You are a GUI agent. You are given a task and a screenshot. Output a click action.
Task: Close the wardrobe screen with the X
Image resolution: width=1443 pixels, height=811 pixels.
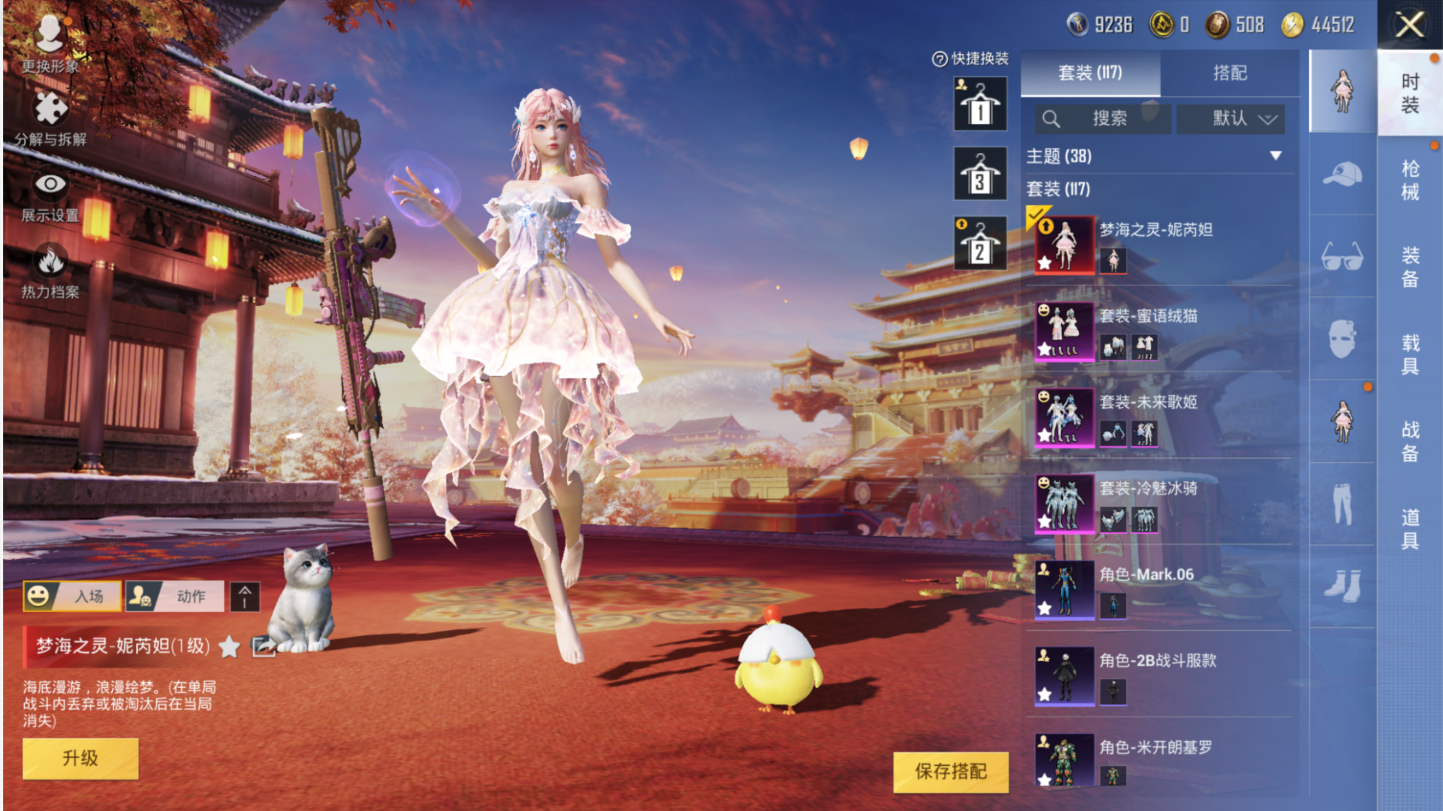[1409, 25]
